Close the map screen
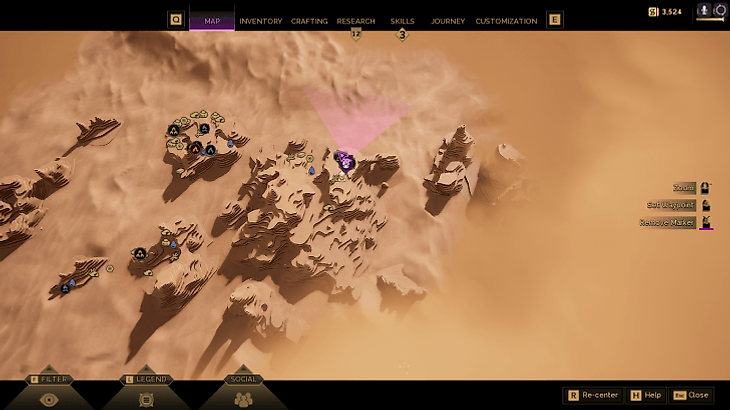The height and width of the screenshot is (410, 730). pyautogui.click(x=692, y=395)
